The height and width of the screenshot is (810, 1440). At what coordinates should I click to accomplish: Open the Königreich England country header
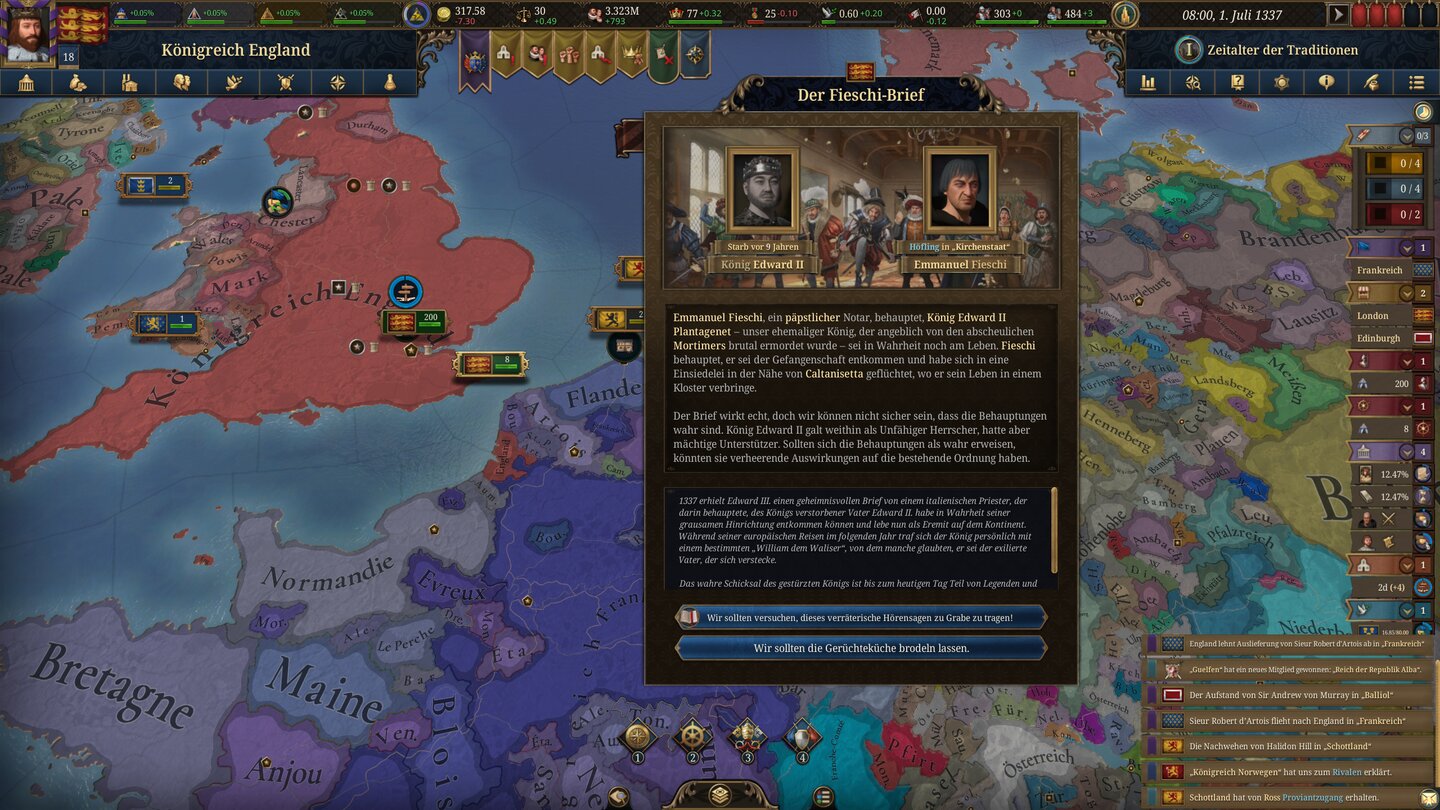(235, 48)
